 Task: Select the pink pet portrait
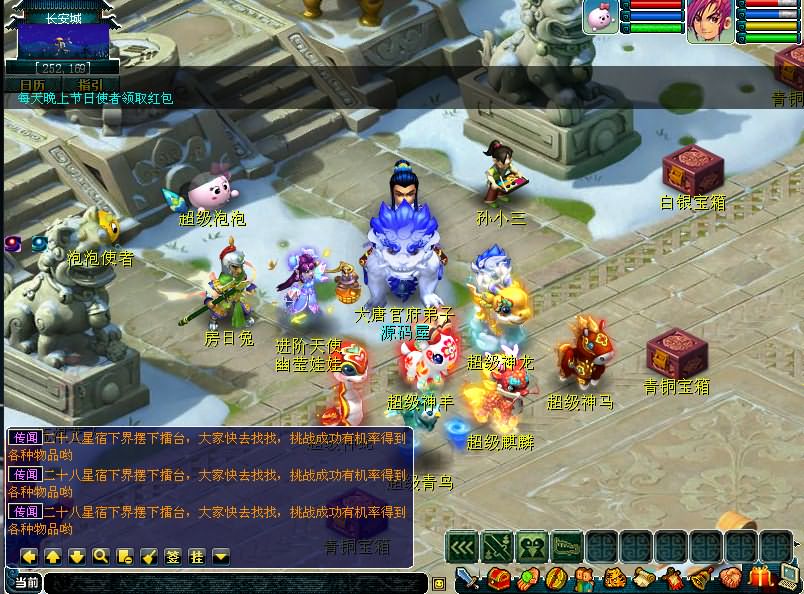click(601, 18)
